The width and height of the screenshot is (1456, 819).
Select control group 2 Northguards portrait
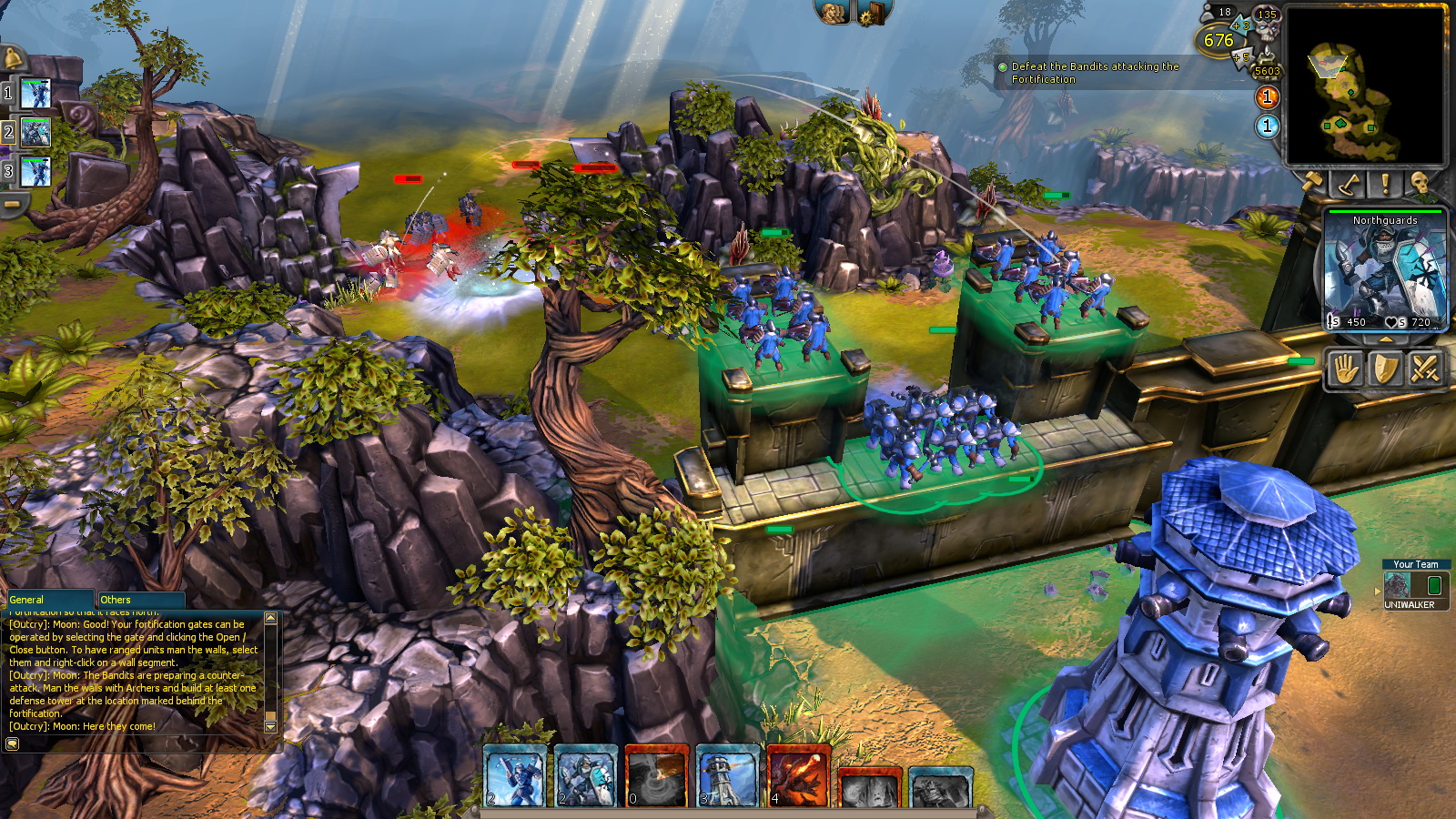[35, 133]
